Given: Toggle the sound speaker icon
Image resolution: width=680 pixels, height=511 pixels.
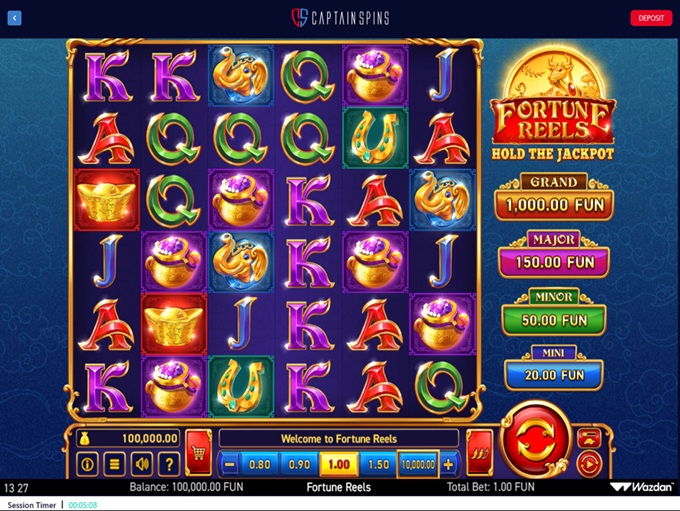Looking at the screenshot, I should [142, 464].
